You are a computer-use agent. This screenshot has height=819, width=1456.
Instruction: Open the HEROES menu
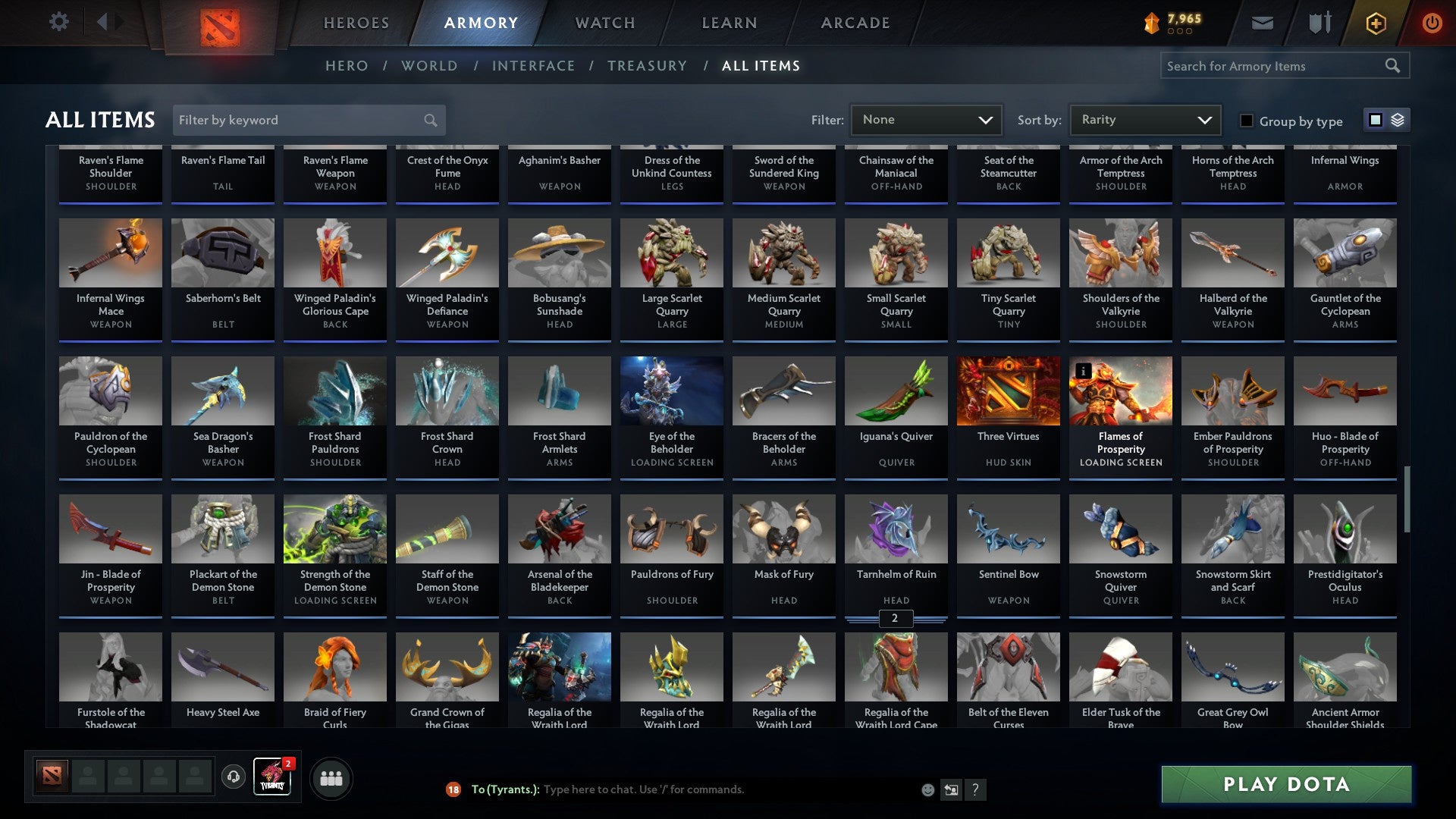point(356,23)
